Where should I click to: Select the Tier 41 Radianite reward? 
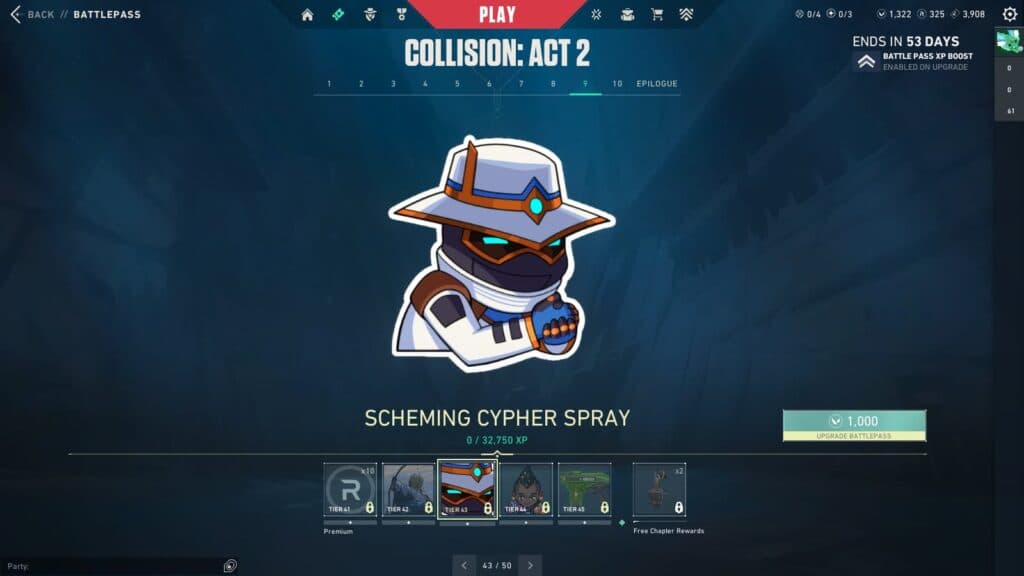350,489
